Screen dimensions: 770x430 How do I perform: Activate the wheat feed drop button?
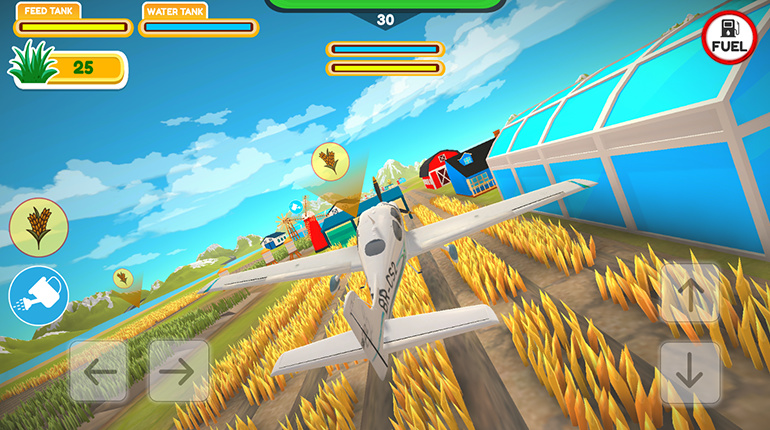click(38, 227)
